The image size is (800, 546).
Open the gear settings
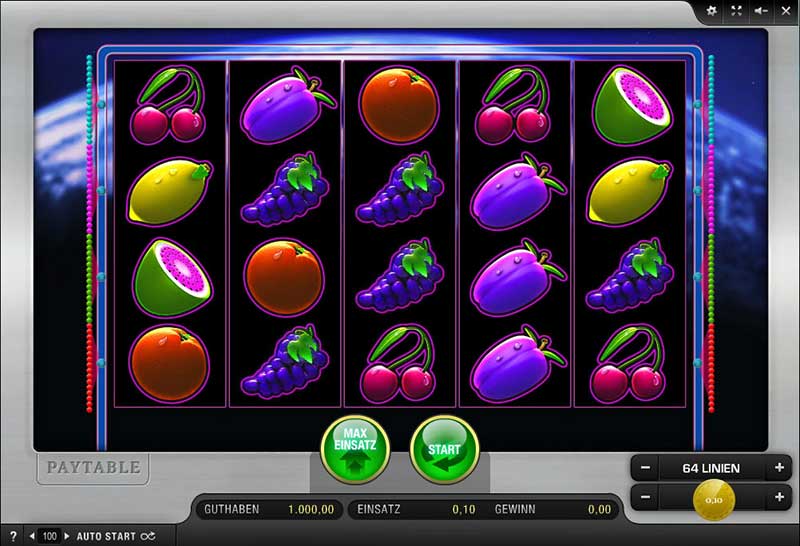click(x=712, y=10)
